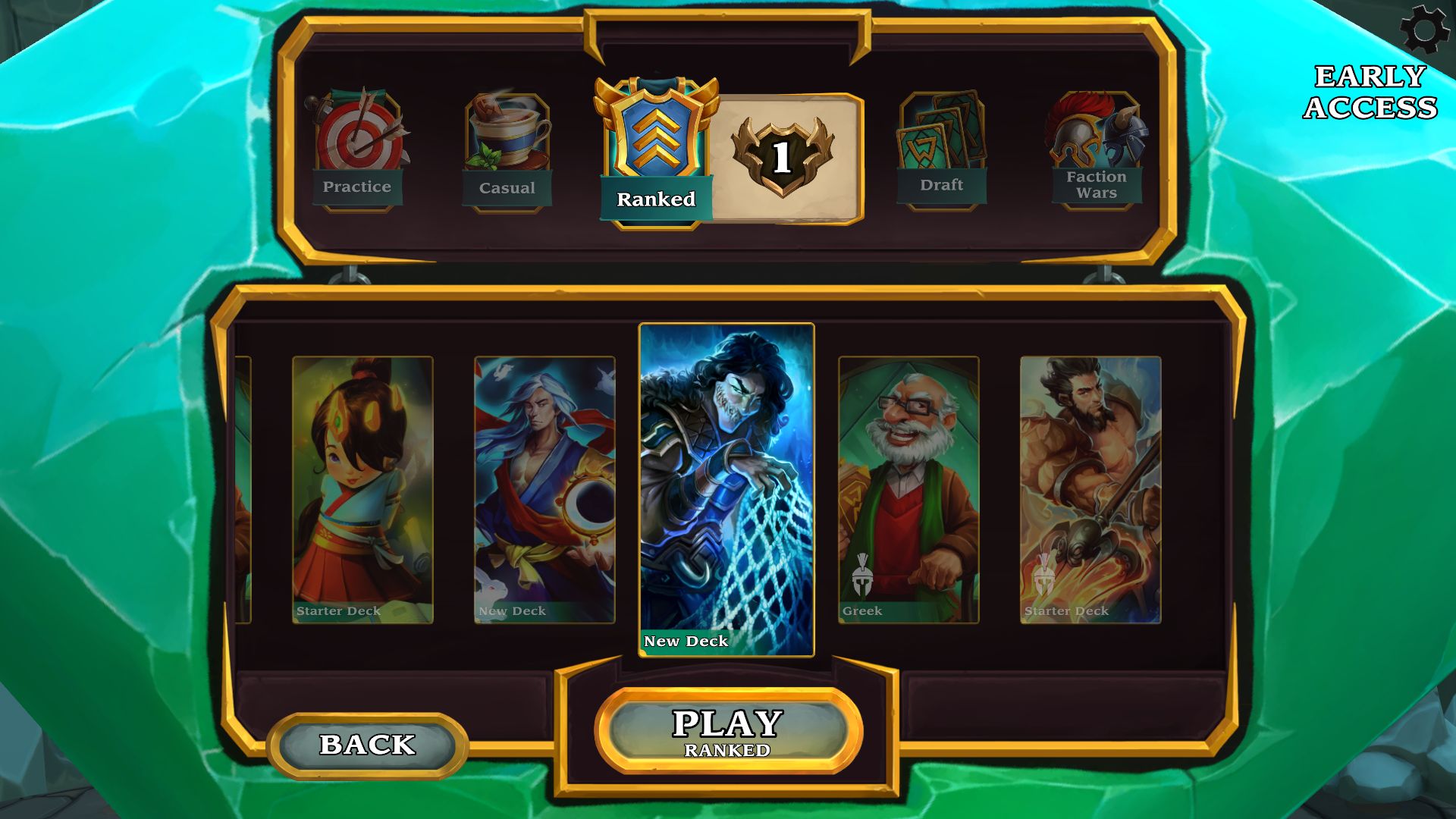Select the muscular warrior Starter Deck card
The height and width of the screenshot is (819, 1456).
click(1090, 490)
